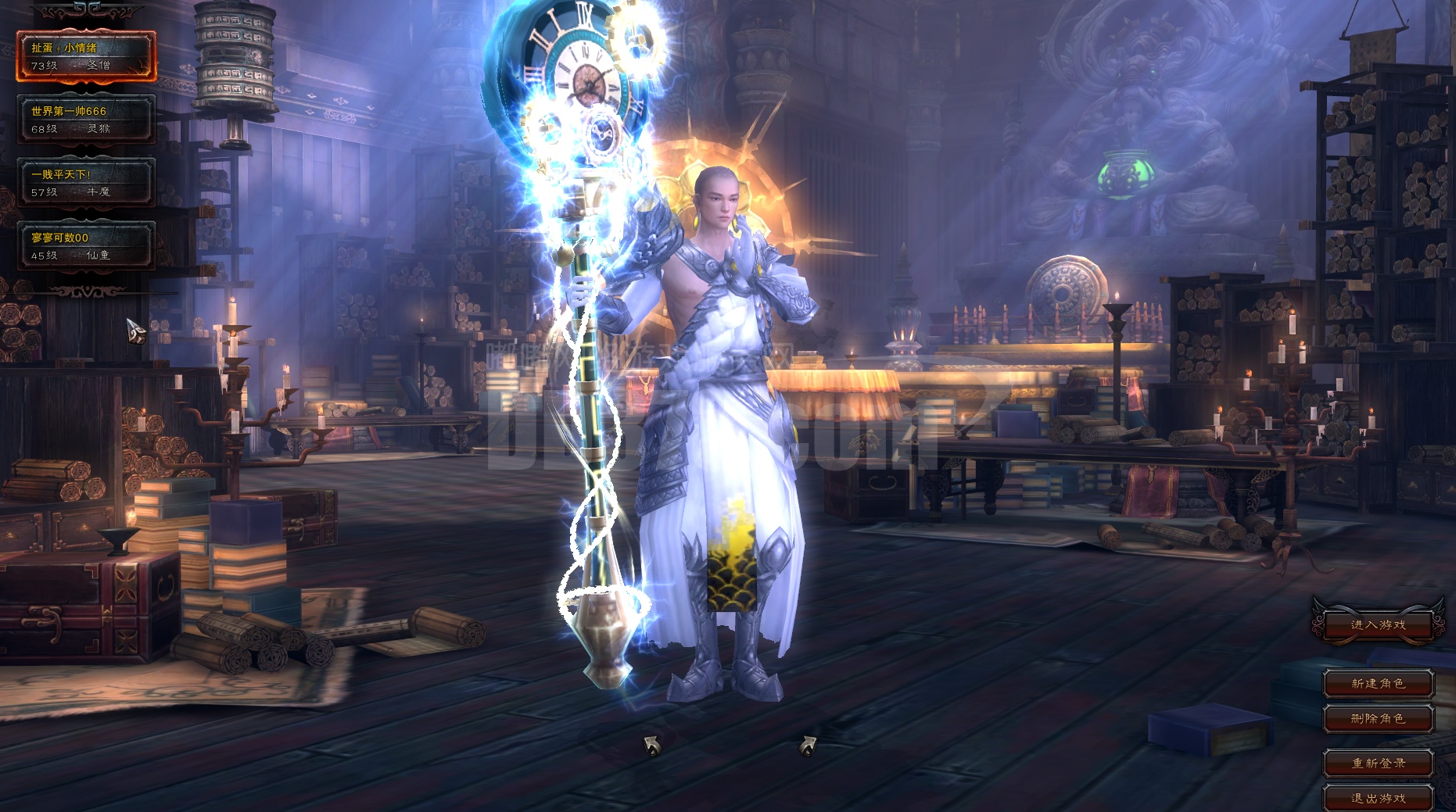This screenshot has width=1456, height=812.
Task: Pick the level 57 牛魔 character
Action: click(x=86, y=183)
